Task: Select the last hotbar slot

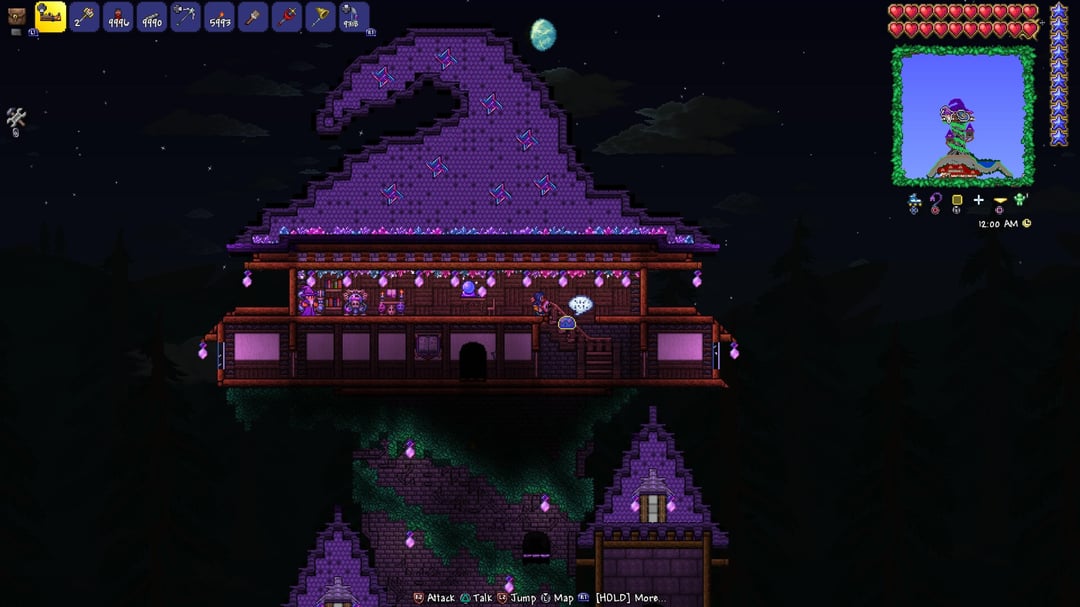Action: click(x=354, y=17)
